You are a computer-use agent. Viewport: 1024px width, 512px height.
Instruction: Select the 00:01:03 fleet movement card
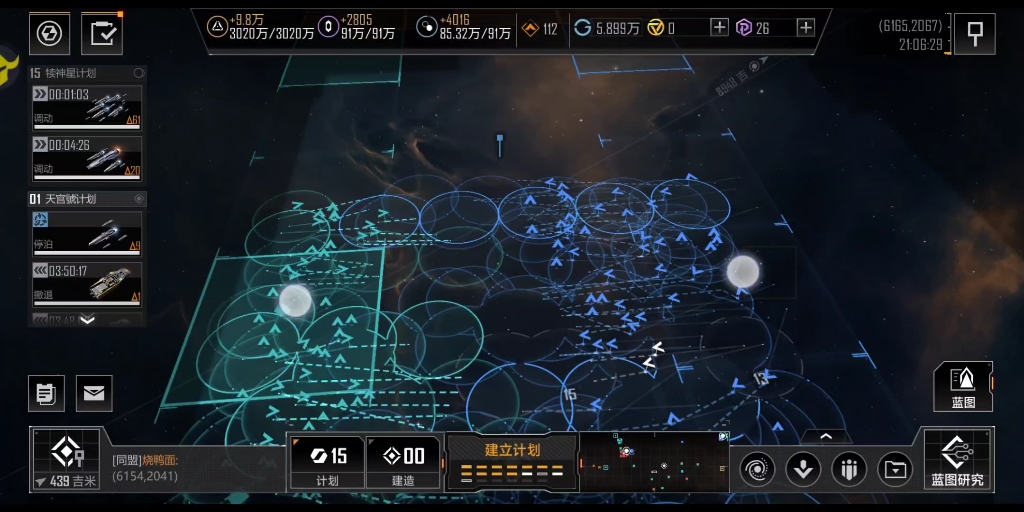(86, 107)
